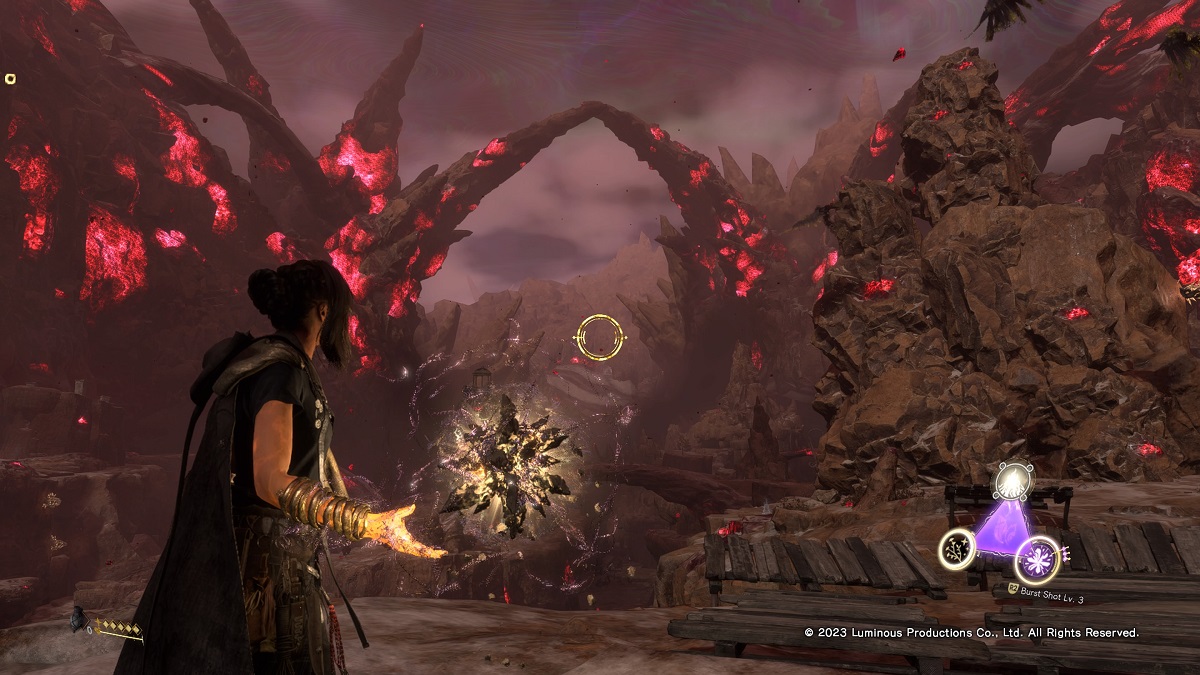
Task: Choose the plant sprig support spell icon
Action: tap(958, 547)
